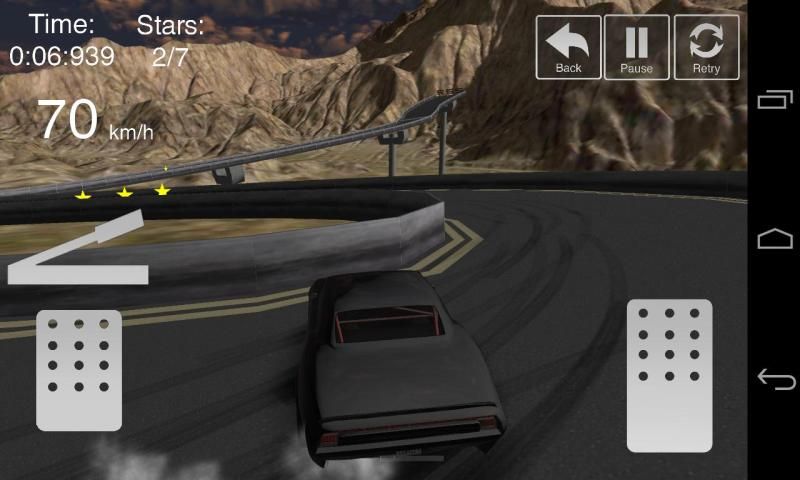Image resolution: width=800 pixels, height=480 pixels.
Task: Tap the left brake pedal
Action: [79, 370]
